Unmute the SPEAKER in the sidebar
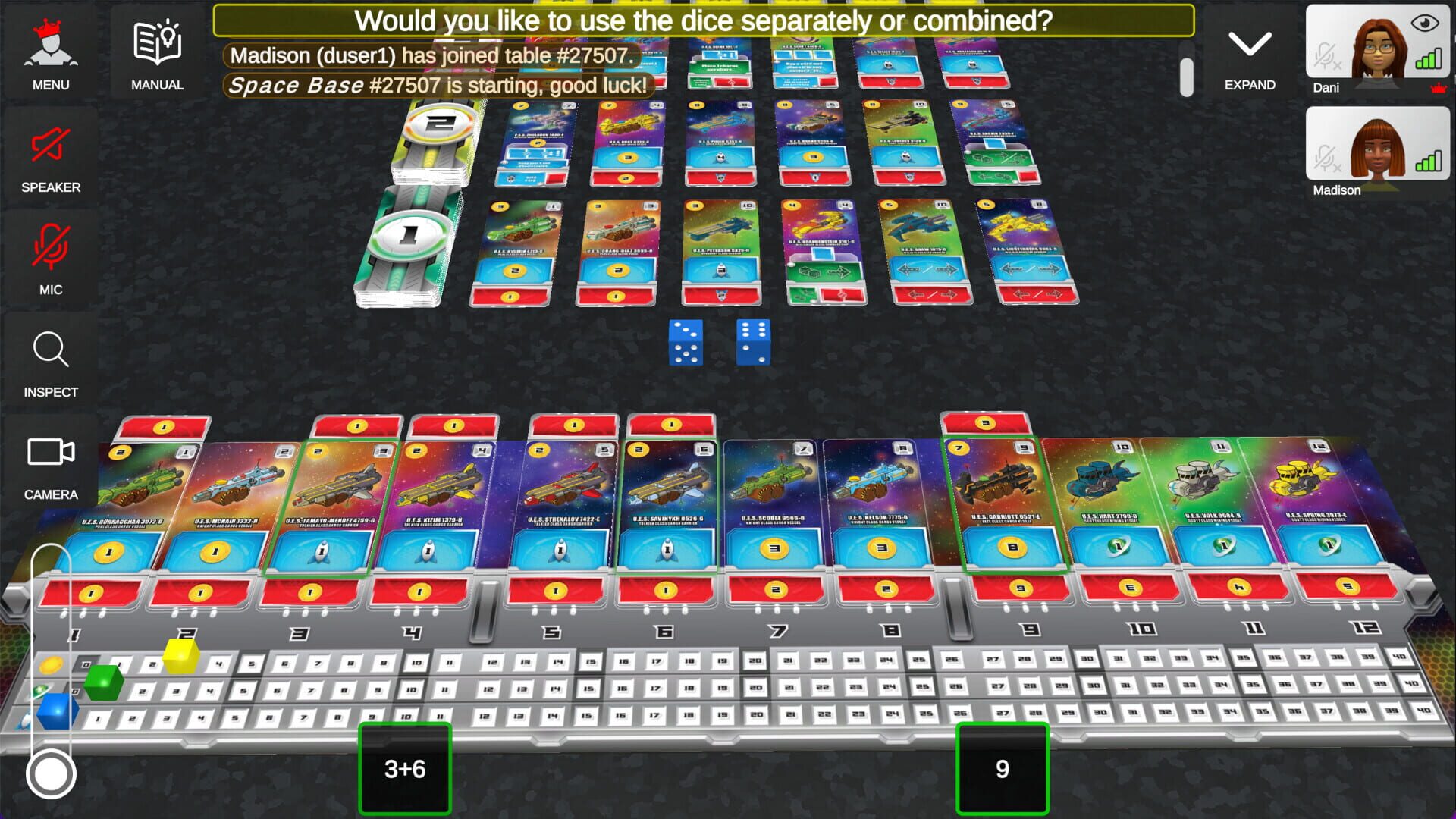Viewport: 1456px width, 819px height. (x=50, y=148)
